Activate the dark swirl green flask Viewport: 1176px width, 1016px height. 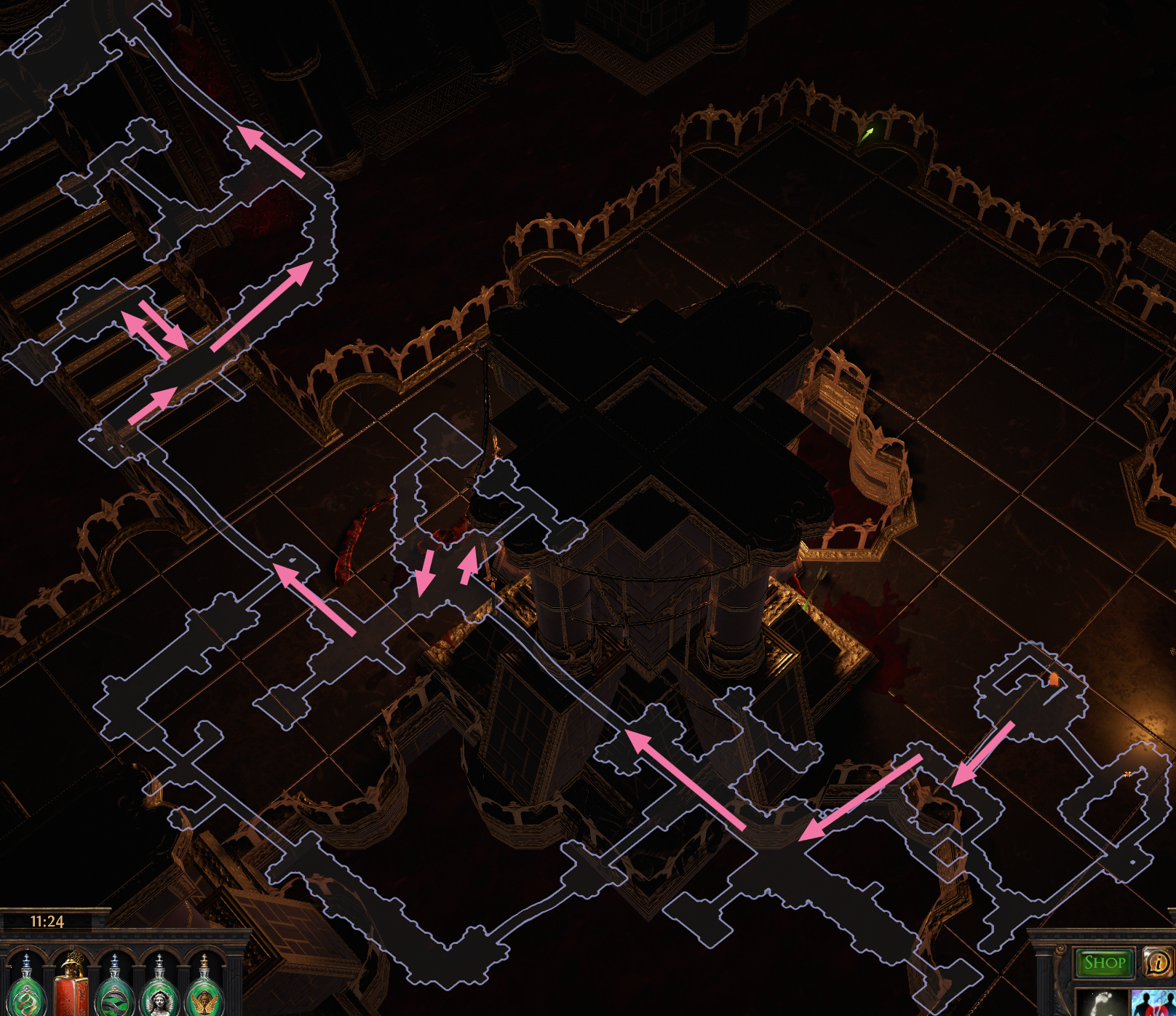pyautogui.click(x=114, y=997)
